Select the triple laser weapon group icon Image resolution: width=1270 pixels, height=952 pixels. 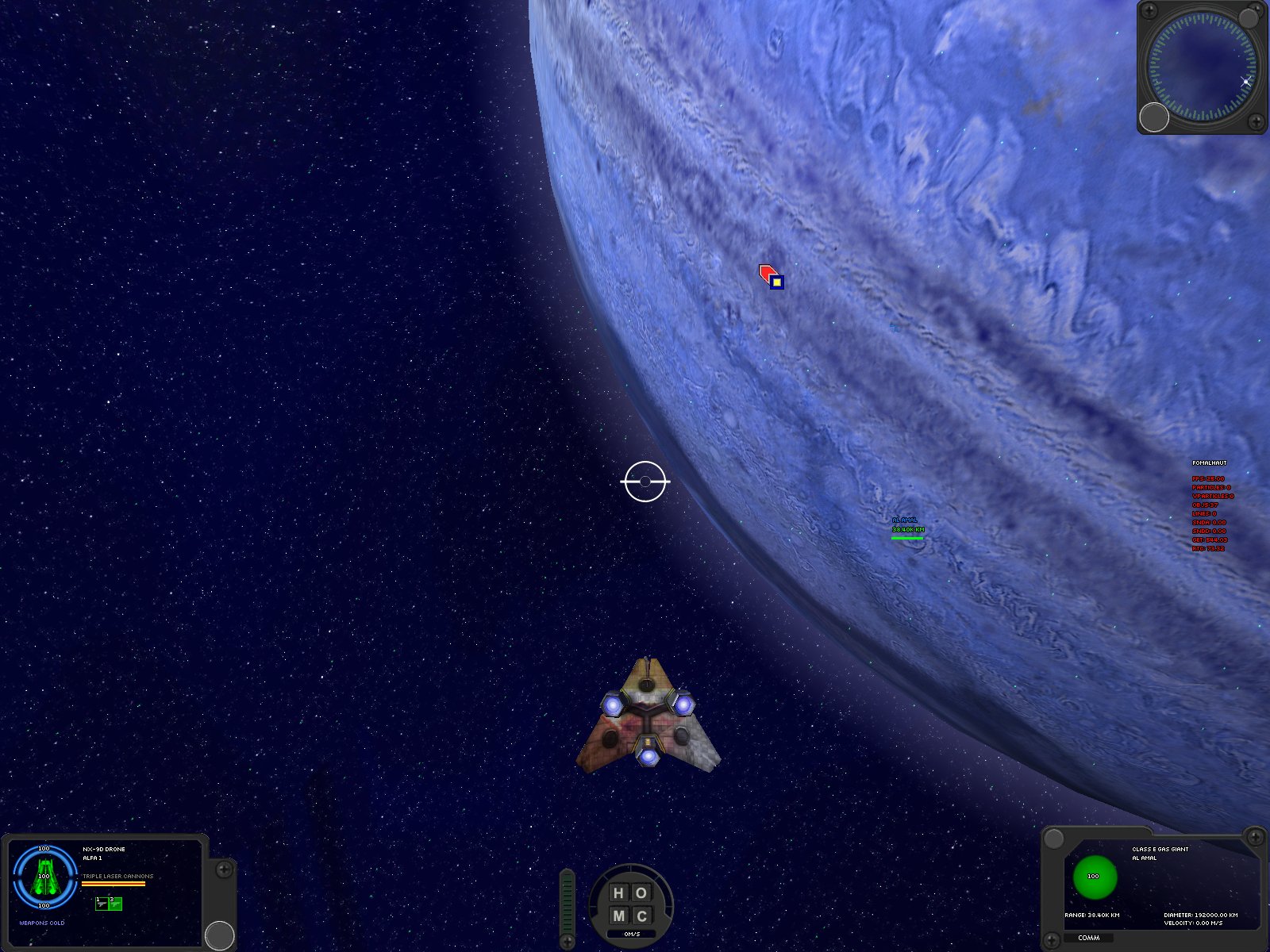point(115,904)
